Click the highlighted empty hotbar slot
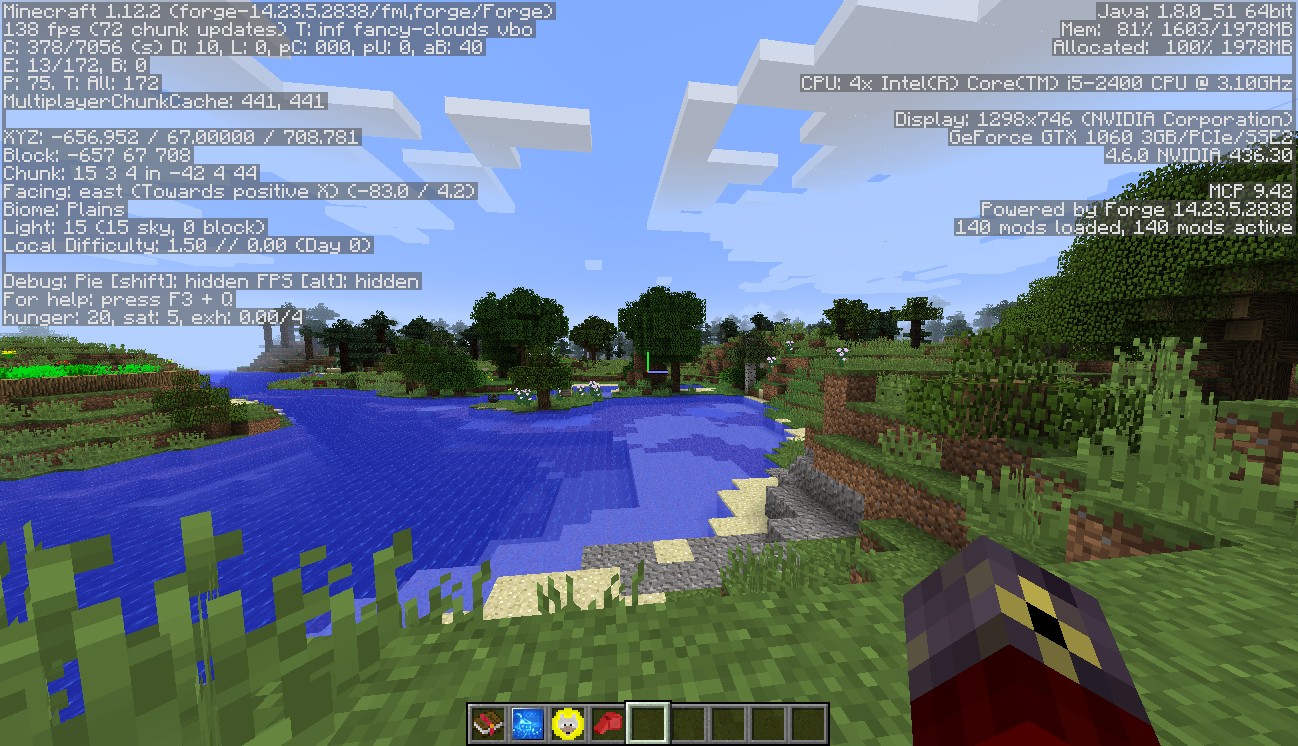This screenshot has height=746, width=1298. 648,723
